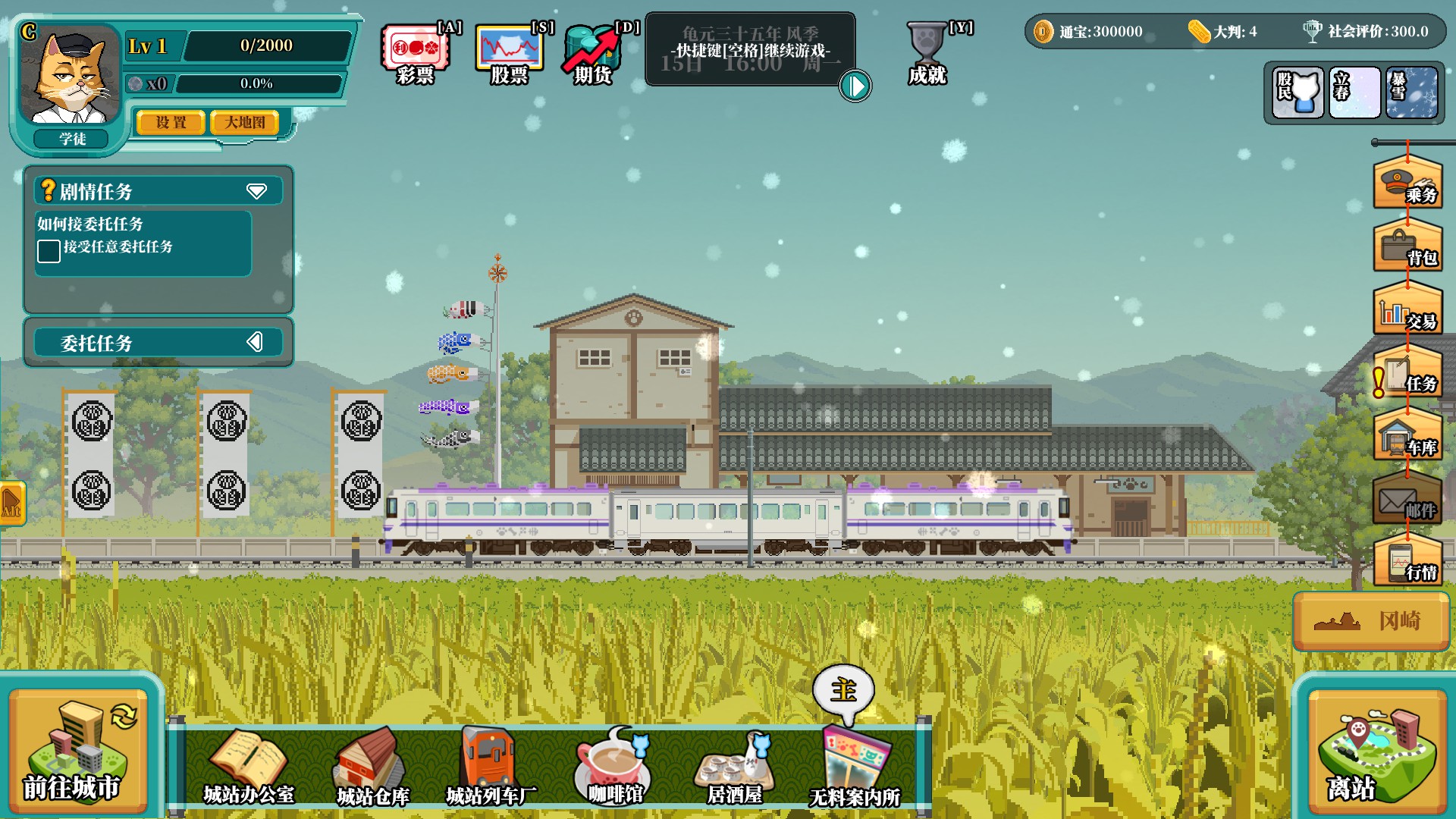This screenshot has width=1456, height=819.
Task: Enter the 咖啡馆 coffee shop
Action: pyautogui.click(x=614, y=767)
